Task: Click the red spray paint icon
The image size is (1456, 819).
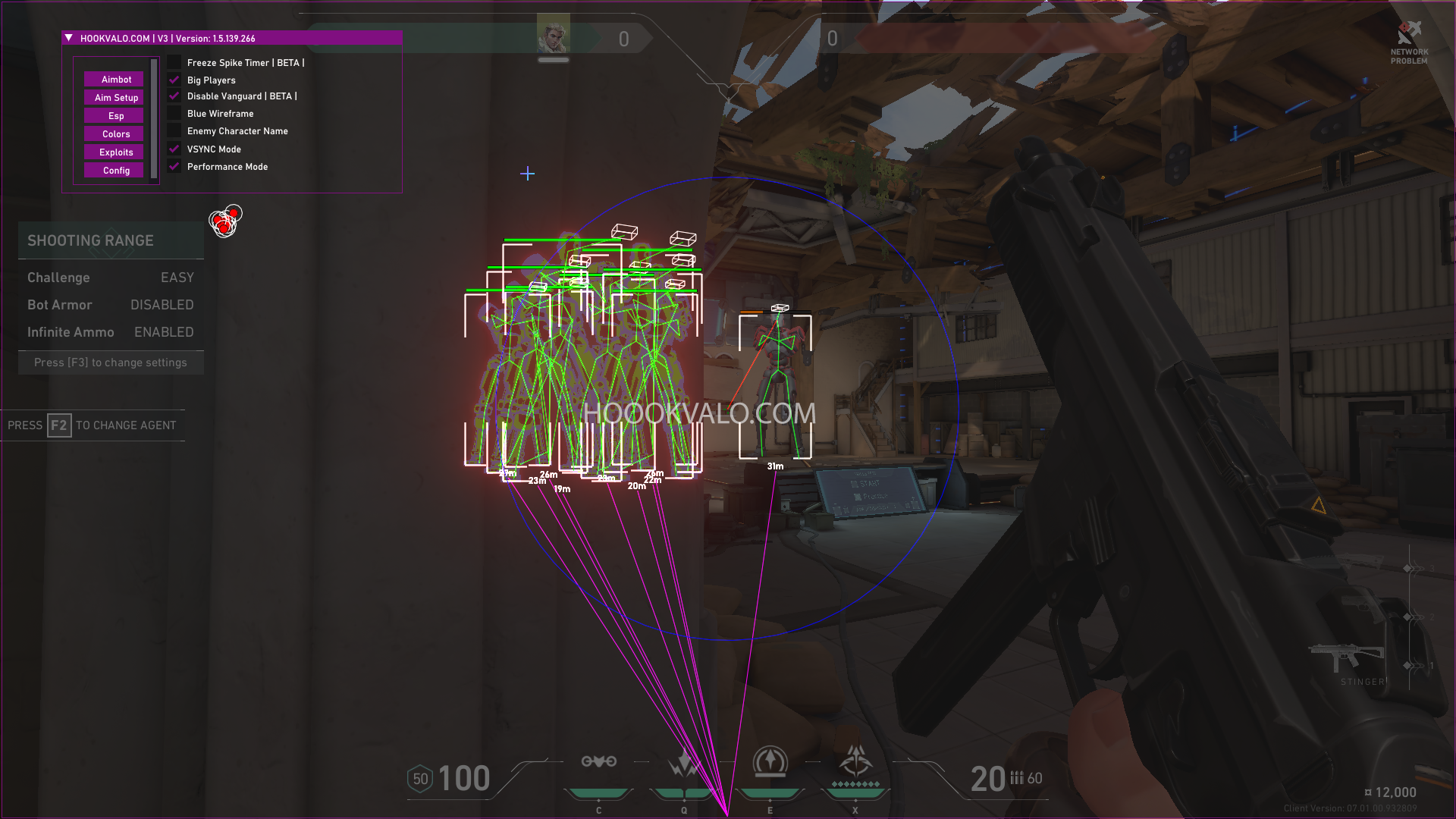Action: coord(225,220)
